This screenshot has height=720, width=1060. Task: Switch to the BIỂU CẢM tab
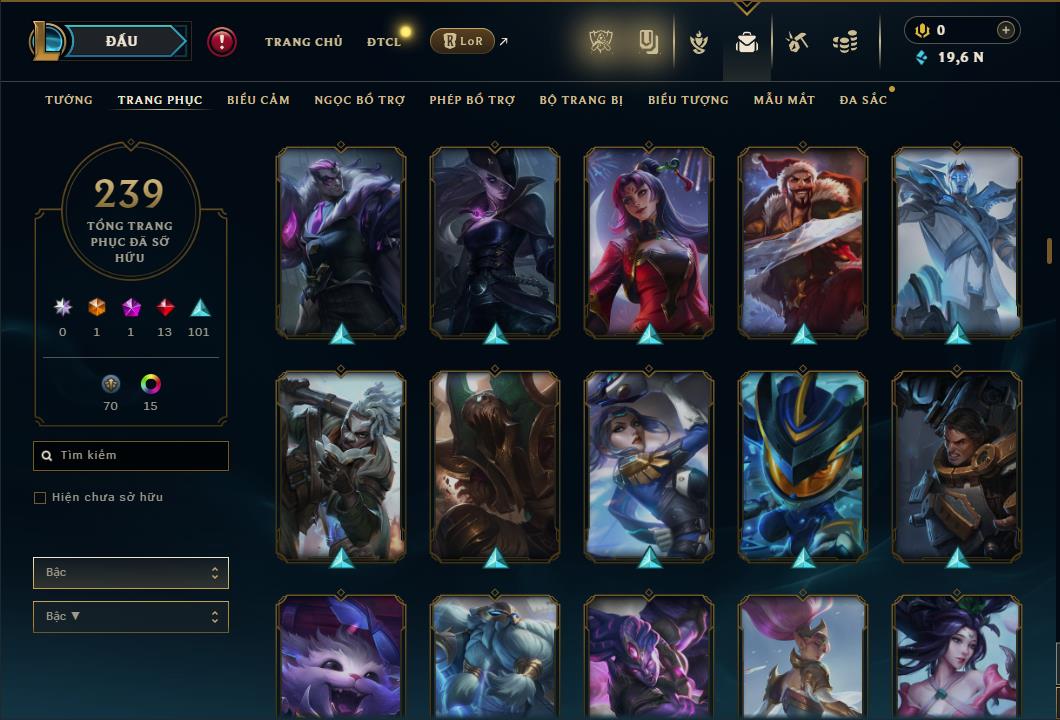[x=258, y=100]
